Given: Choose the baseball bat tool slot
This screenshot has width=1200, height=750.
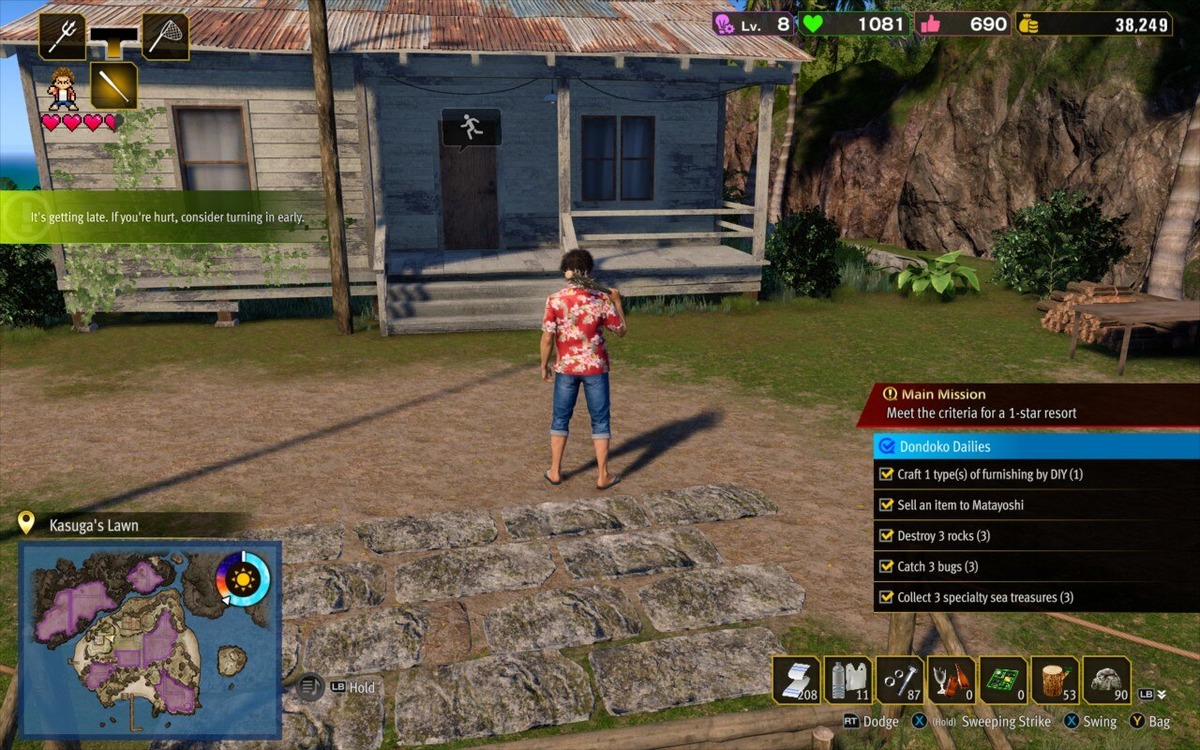Looking at the screenshot, I should tap(113, 86).
